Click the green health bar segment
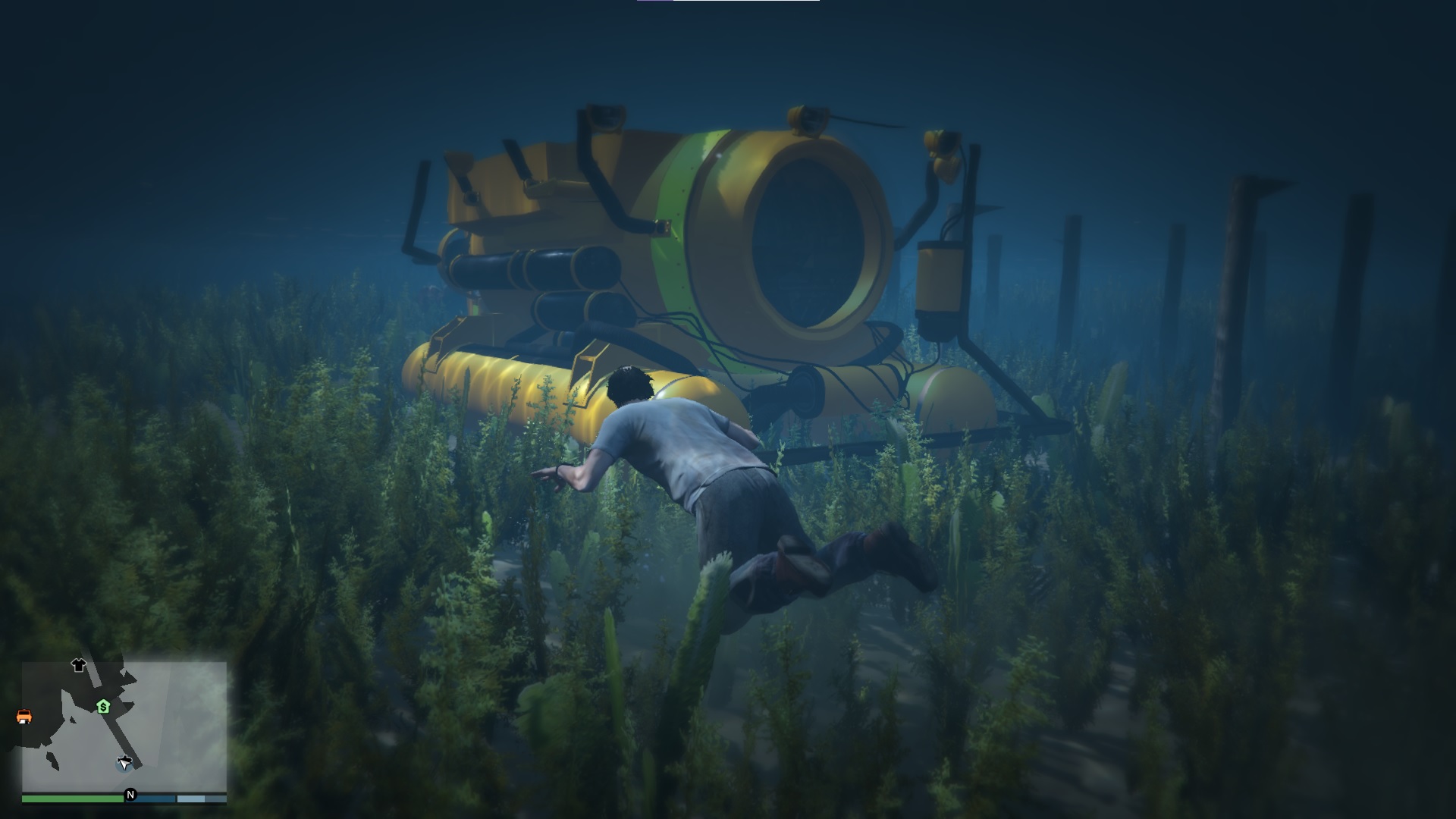The image size is (1456, 819). [x=73, y=799]
